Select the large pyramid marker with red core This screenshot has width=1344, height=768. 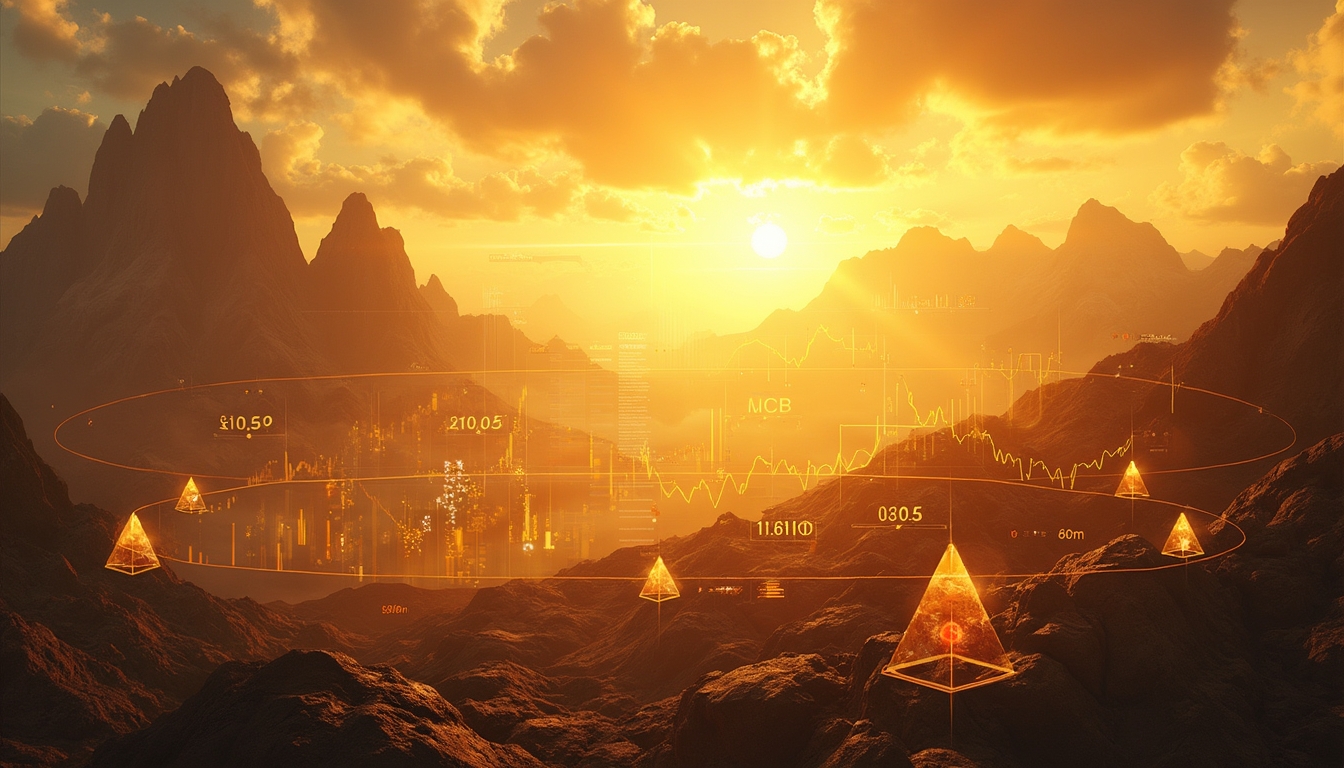point(949,622)
